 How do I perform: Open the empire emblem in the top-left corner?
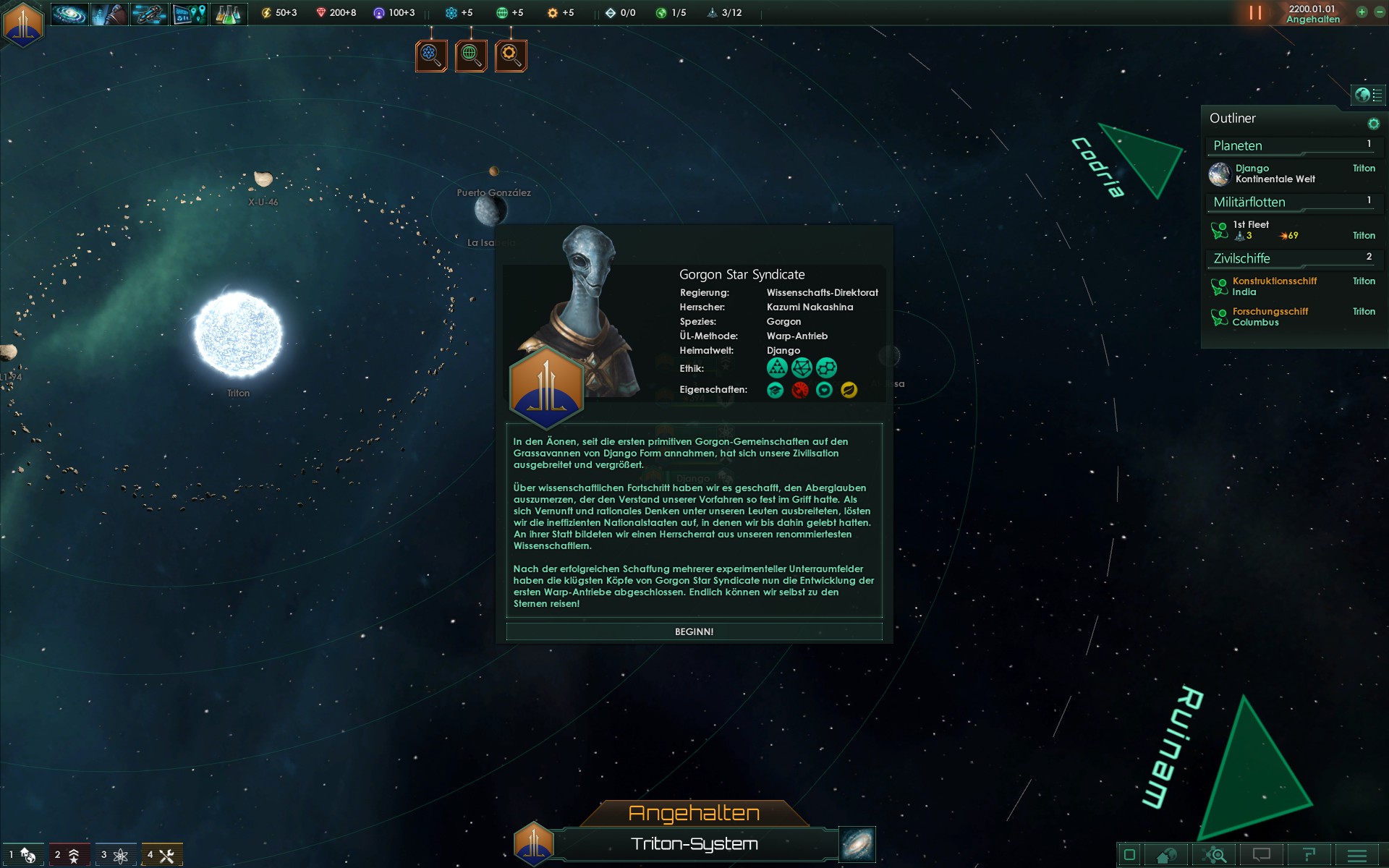pos(23,24)
